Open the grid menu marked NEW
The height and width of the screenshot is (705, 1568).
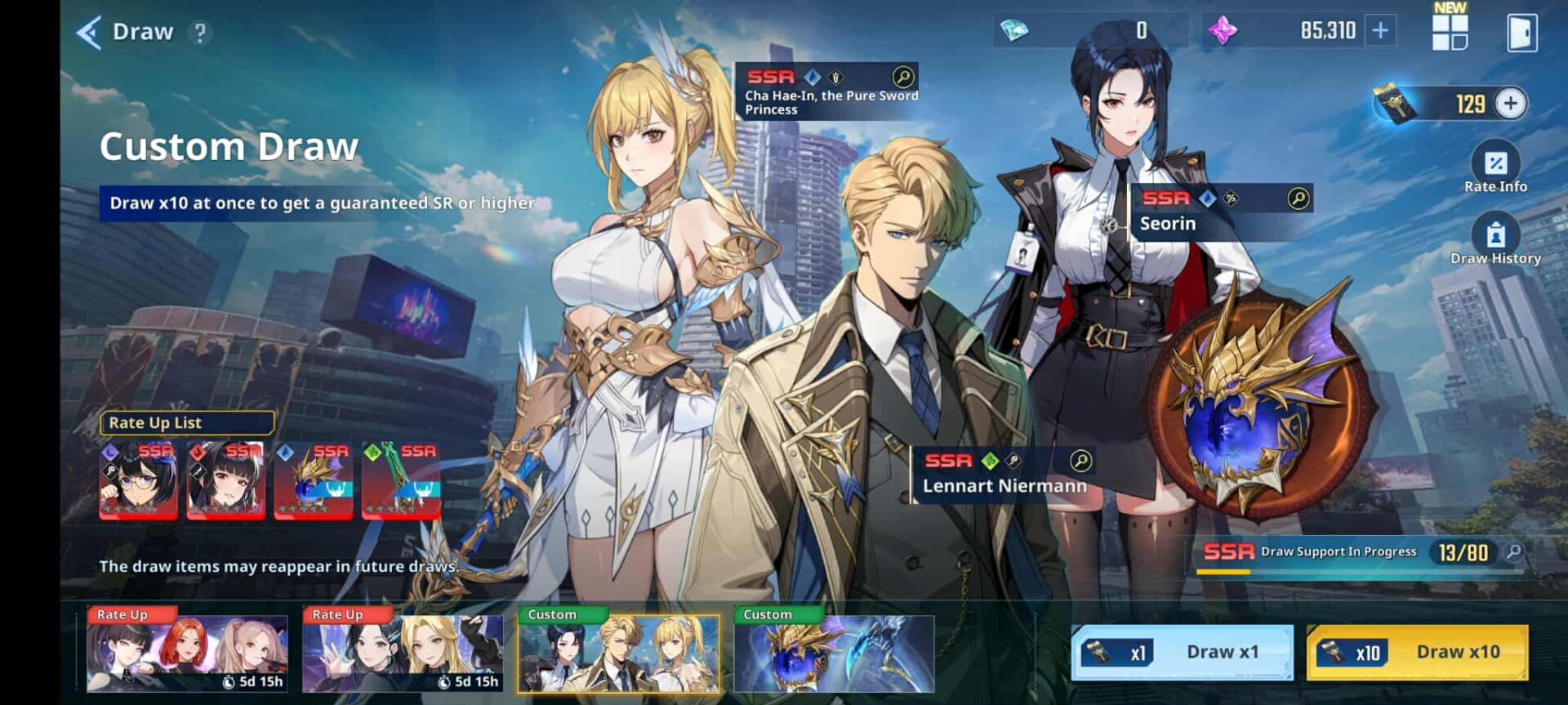(1450, 31)
